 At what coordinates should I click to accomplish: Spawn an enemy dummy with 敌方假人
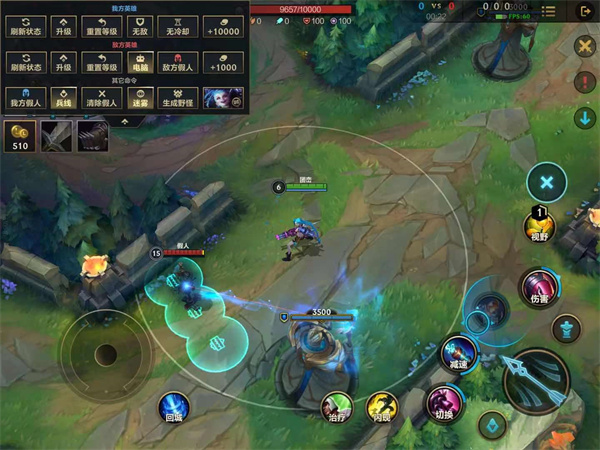[x=182, y=62]
